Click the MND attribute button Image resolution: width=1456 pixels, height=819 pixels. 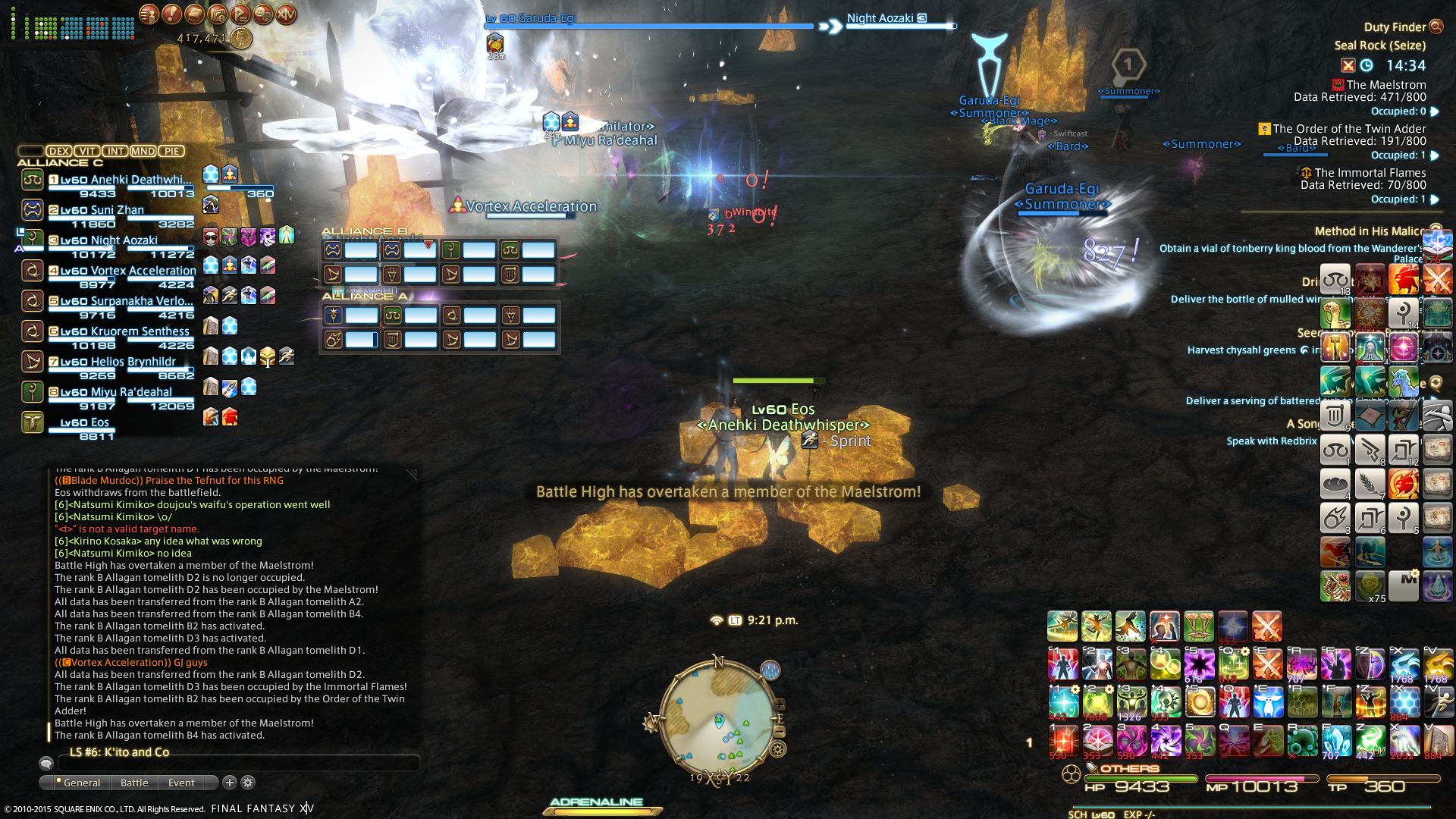coord(143,151)
